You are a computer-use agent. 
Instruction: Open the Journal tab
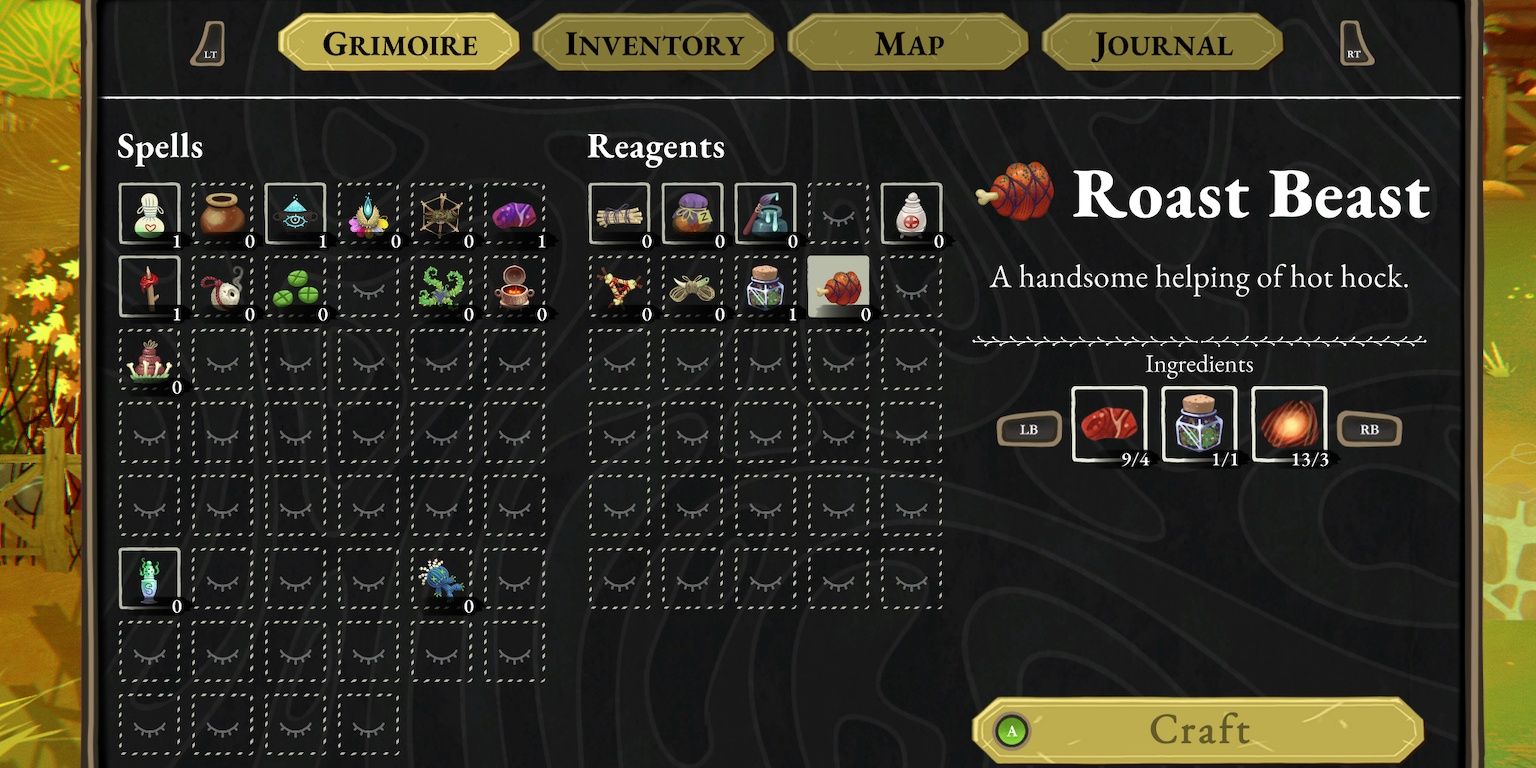click(x=1162, y=43)
